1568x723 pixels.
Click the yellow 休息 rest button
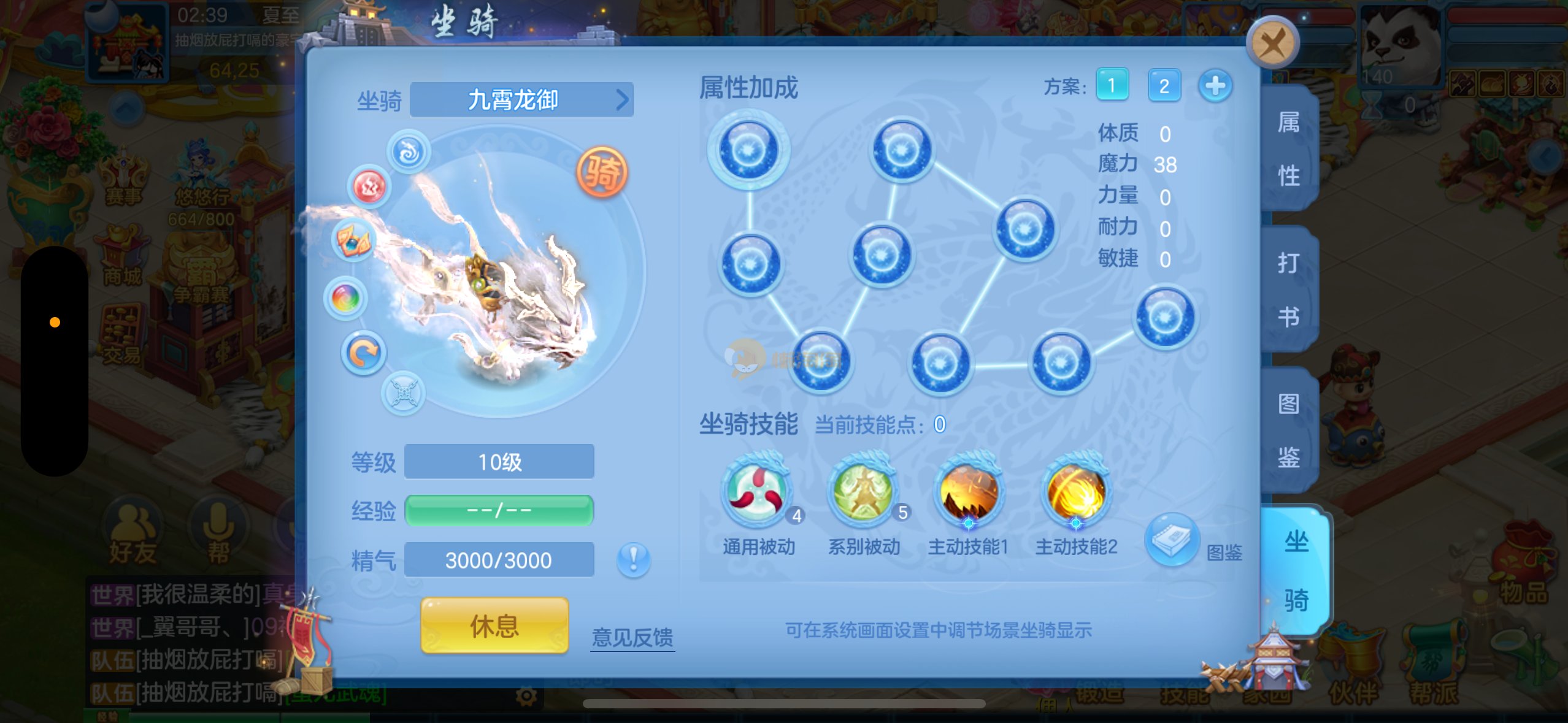tap(494, 625)
